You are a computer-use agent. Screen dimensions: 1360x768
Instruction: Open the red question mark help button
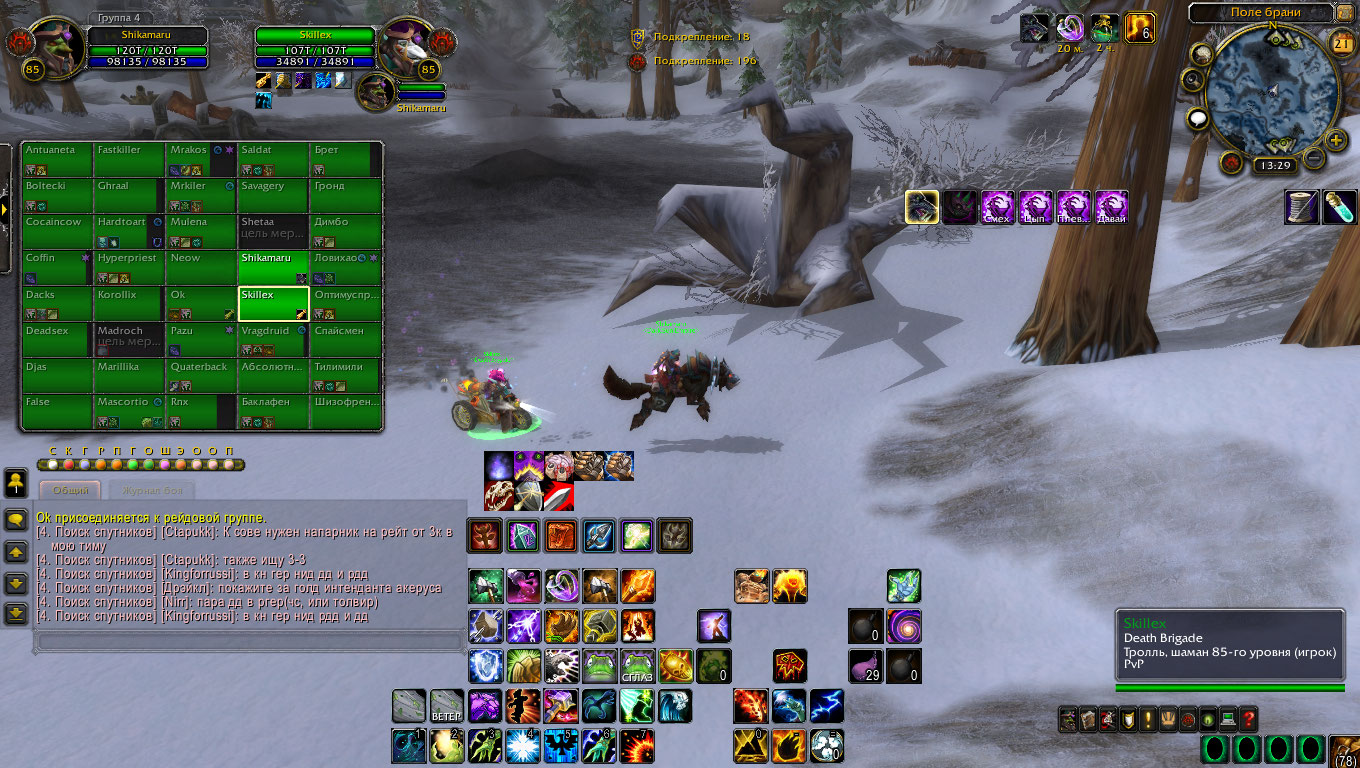click(x=1248, y=718)
